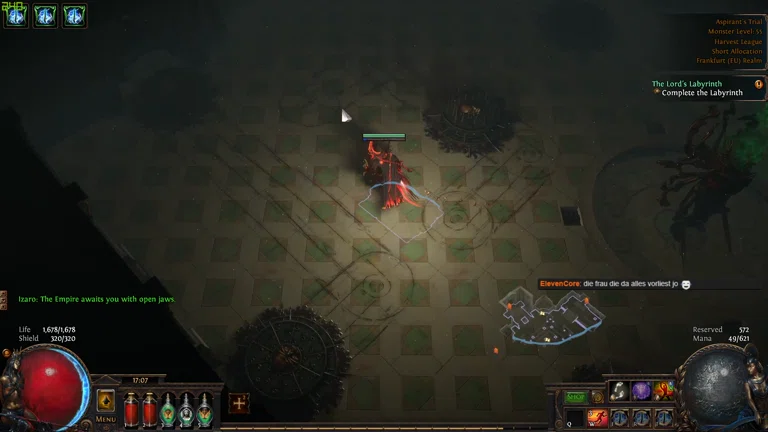This screenshot has height=432, width=768.
Task: Open the green Shop button
Action: click(576, 397)
